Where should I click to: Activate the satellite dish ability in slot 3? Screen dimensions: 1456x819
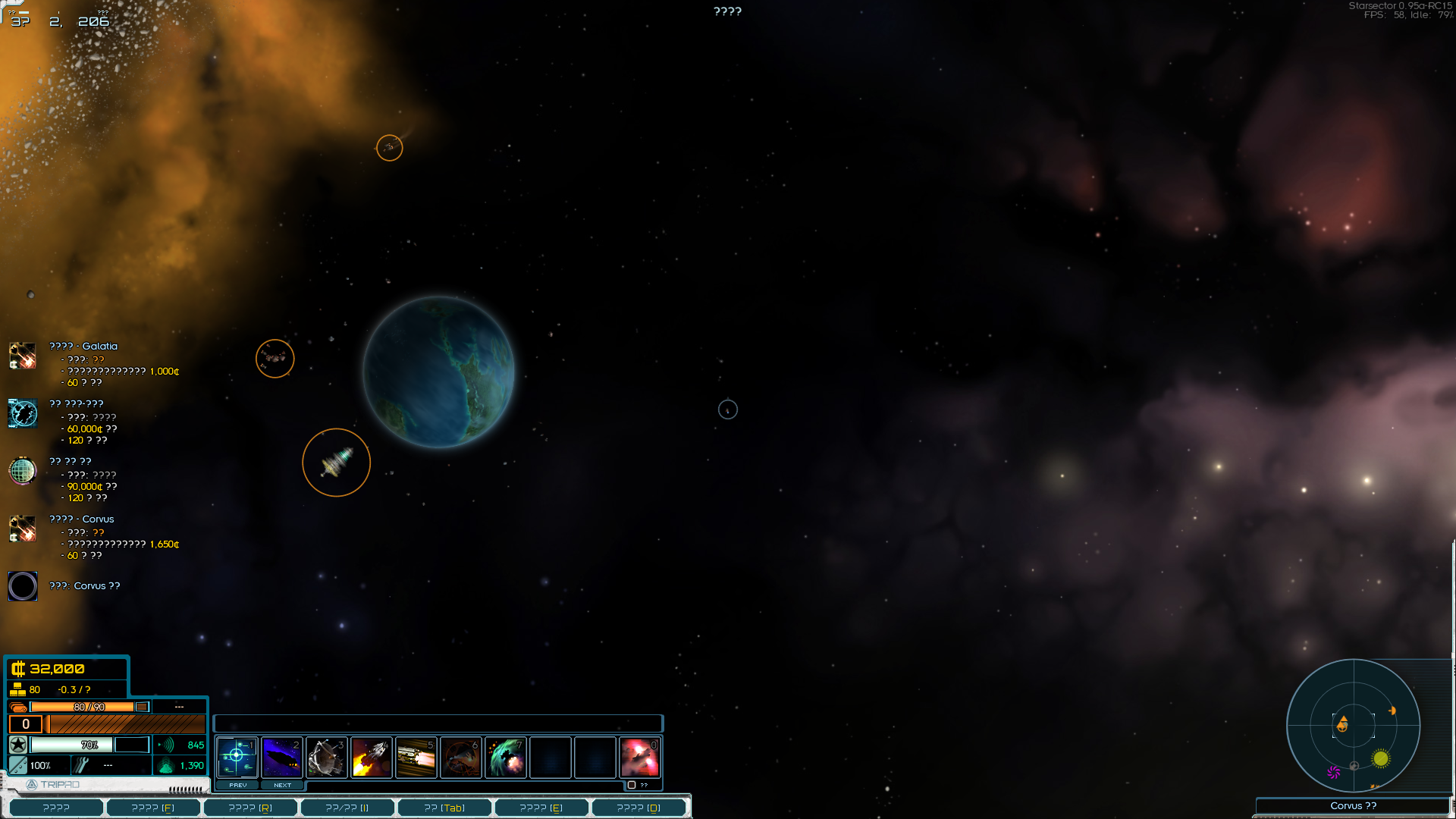[326, 757]
